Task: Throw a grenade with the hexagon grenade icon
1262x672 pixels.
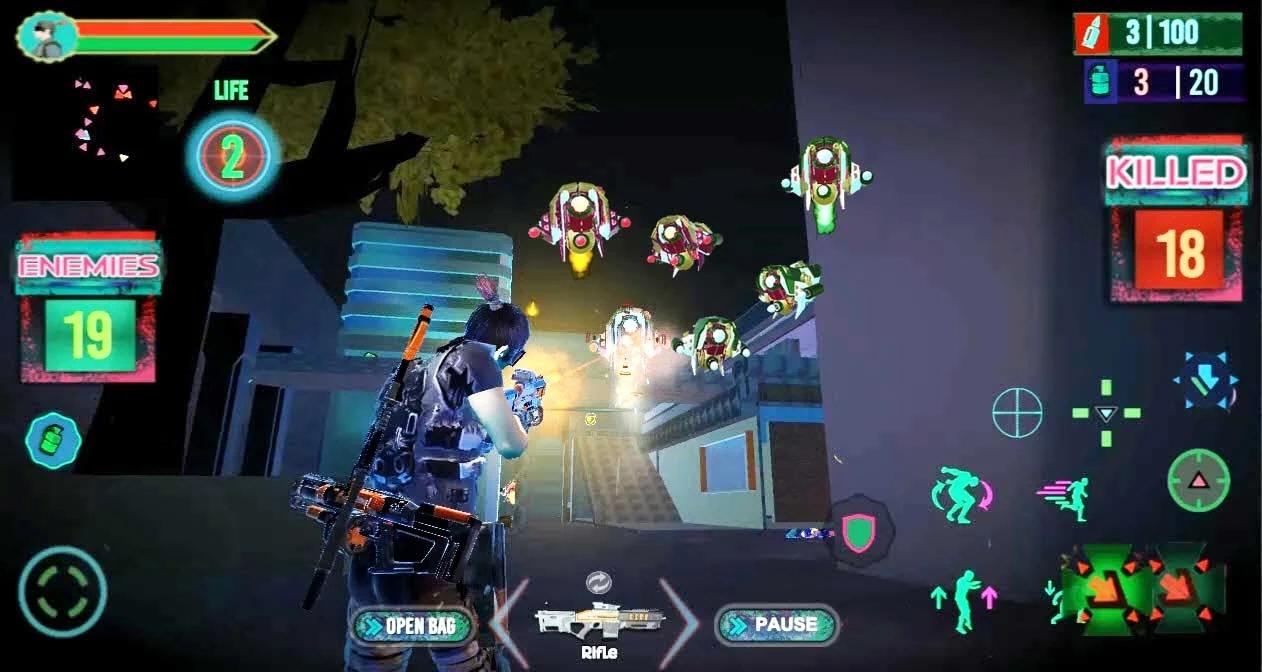Action: tap(53, 441)
